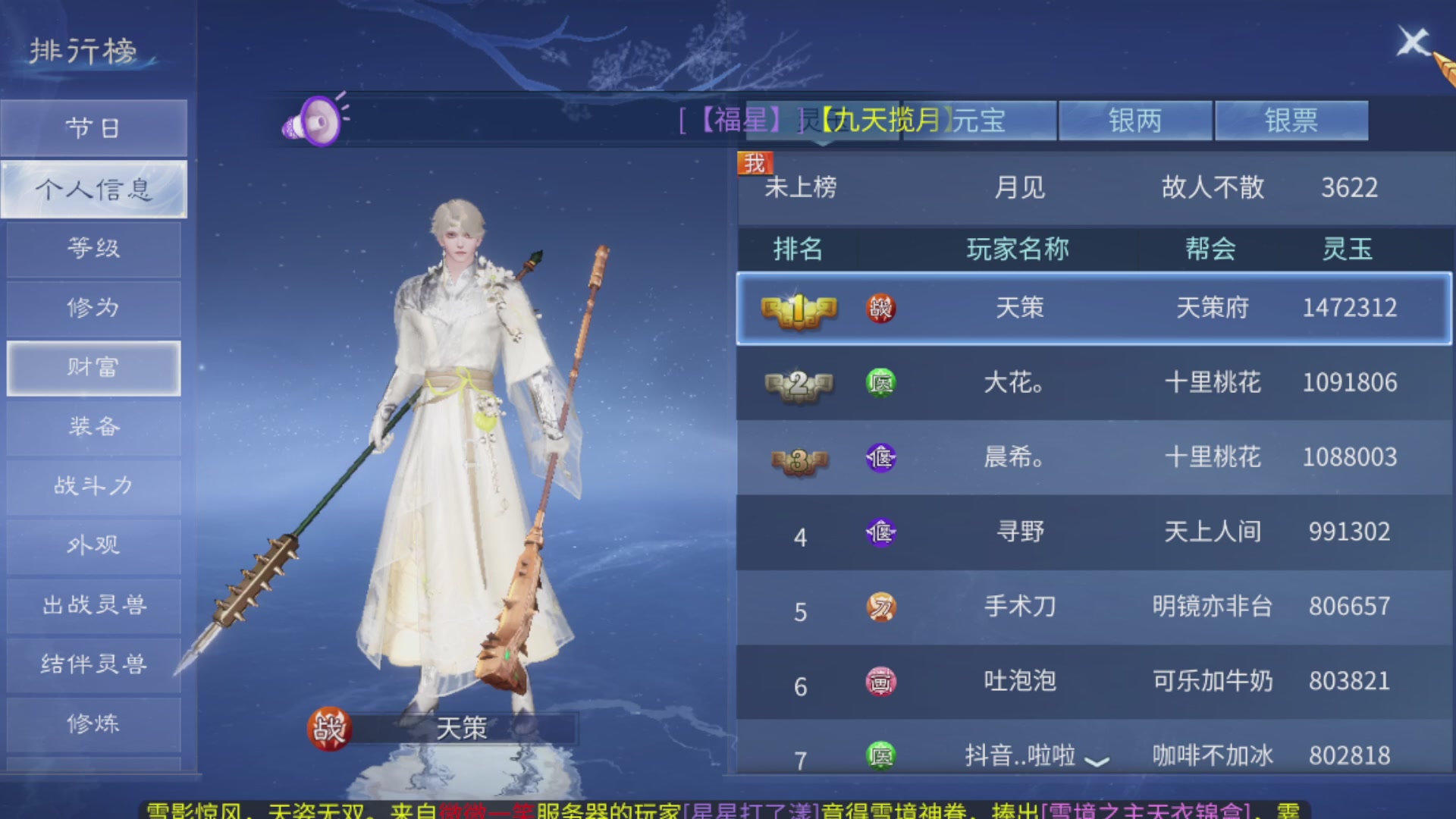Switch to the 银票 ranking tab
The width and height of the screenshot is (1456, 819).
tap(1291, 120)
